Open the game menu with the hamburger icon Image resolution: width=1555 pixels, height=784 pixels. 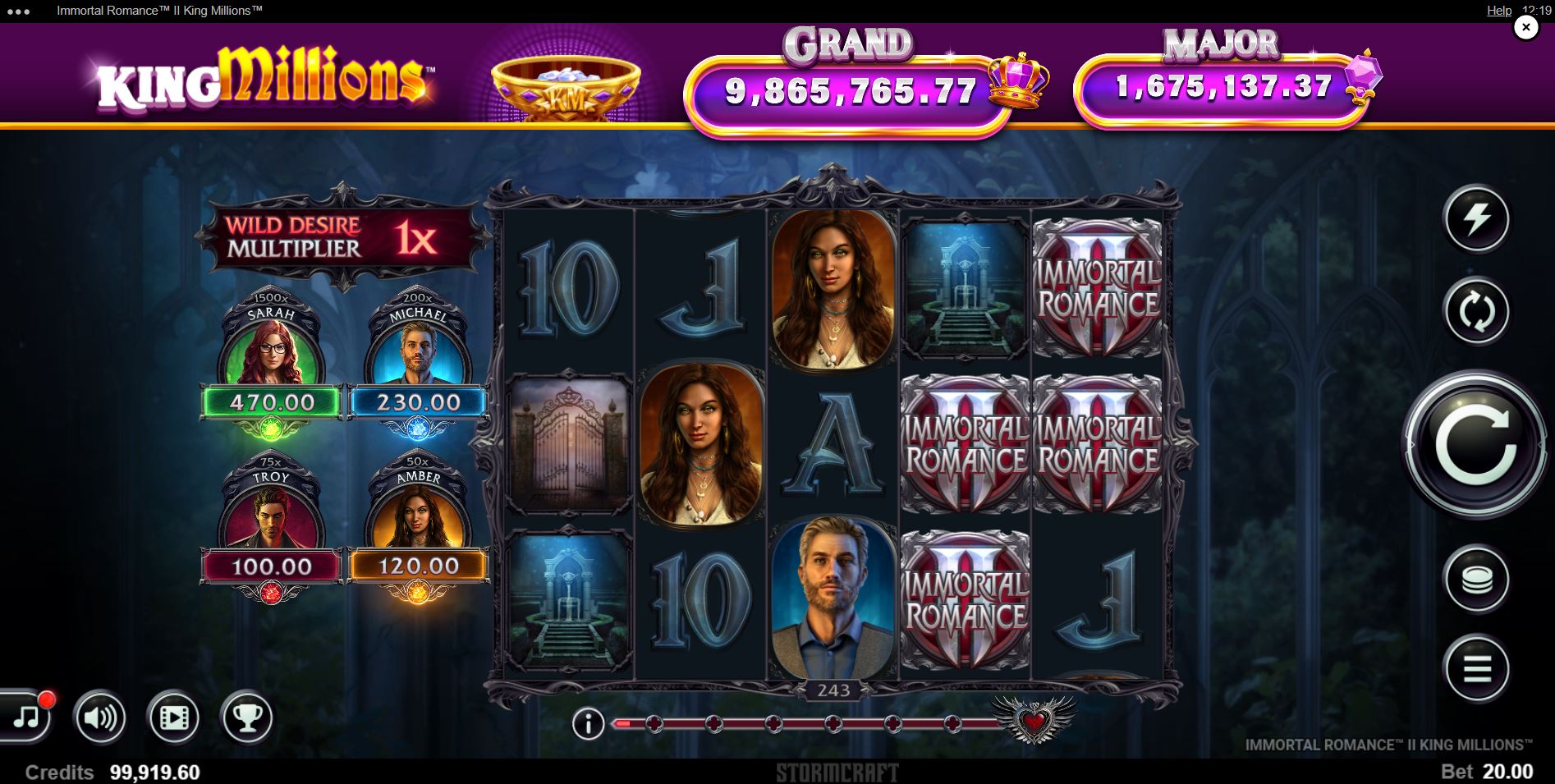coord(1476,669)
